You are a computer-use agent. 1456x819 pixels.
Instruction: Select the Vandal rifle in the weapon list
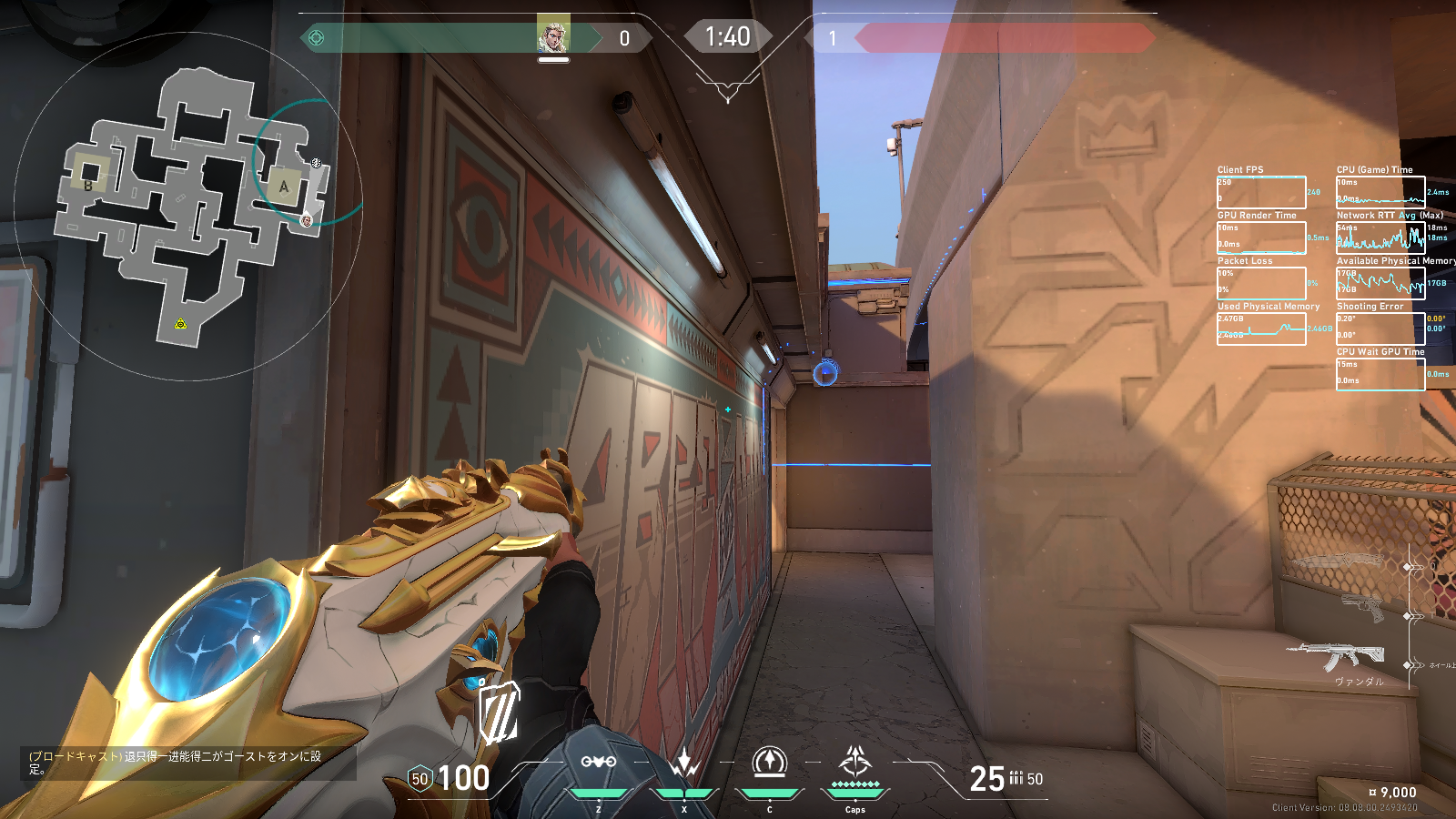[1336, 654]
